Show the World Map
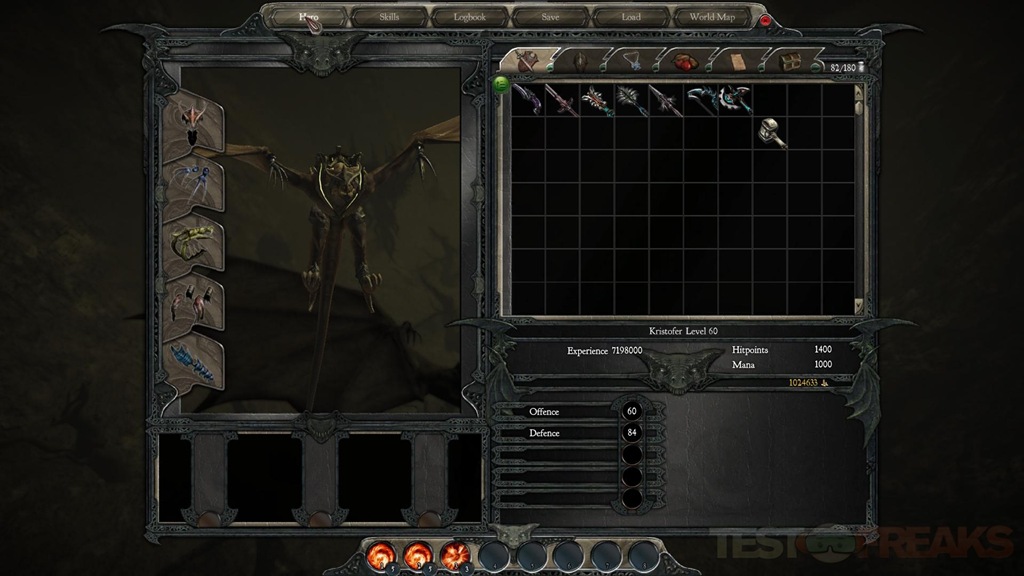 coord(712,17)
